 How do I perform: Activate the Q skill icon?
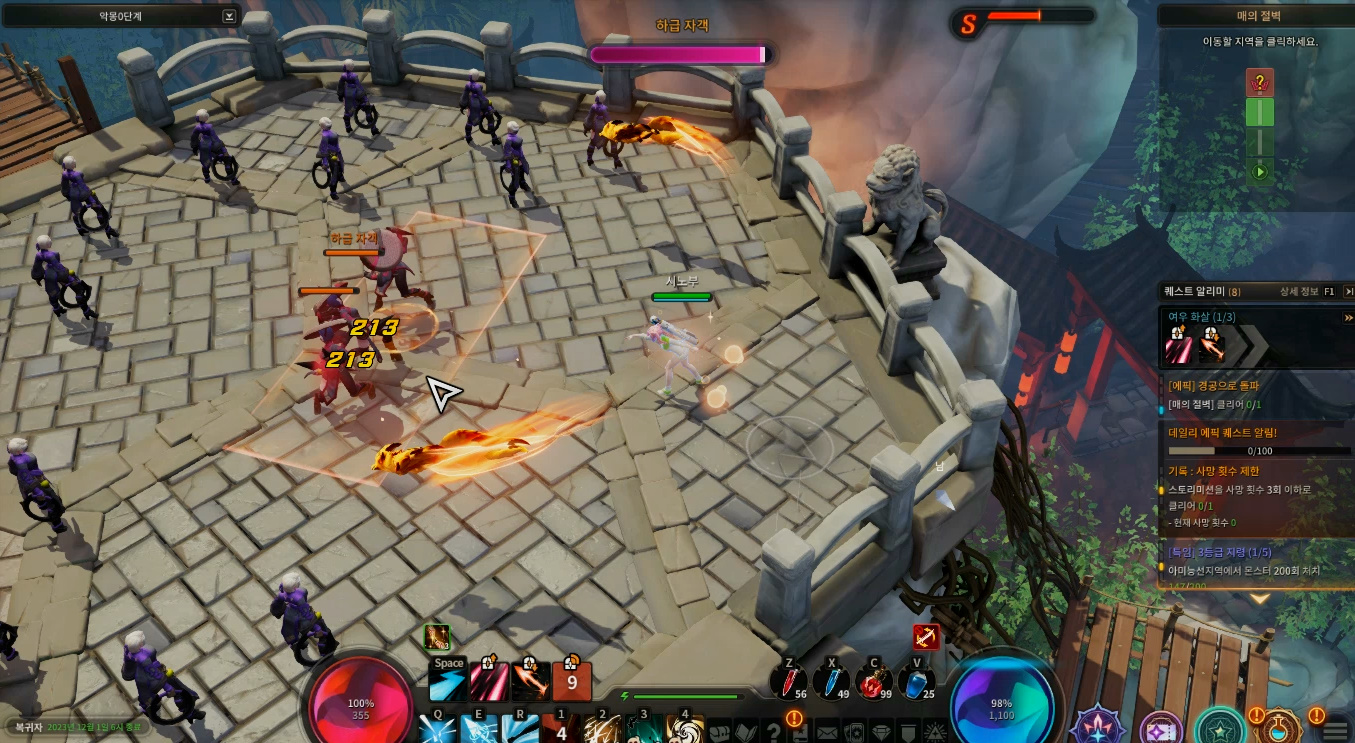pyautogui.click(x=438, y=728)
